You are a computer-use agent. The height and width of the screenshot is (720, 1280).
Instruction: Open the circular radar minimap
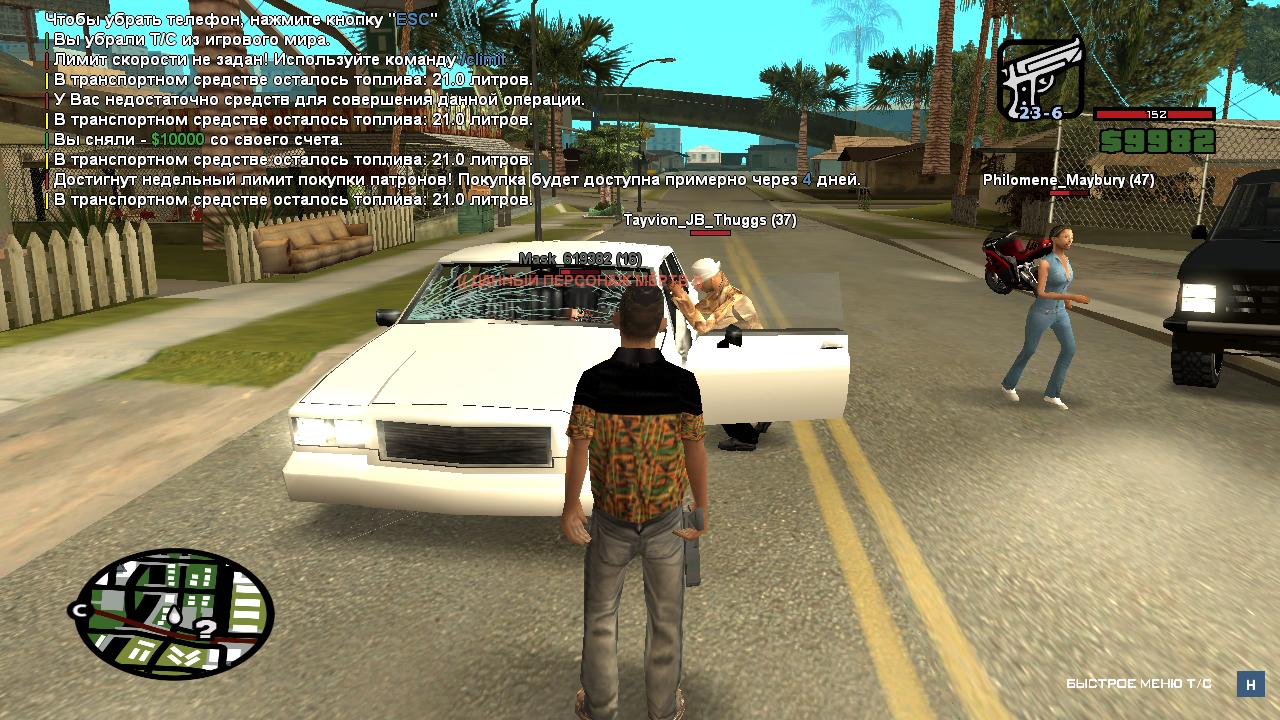tap(174, 613)
